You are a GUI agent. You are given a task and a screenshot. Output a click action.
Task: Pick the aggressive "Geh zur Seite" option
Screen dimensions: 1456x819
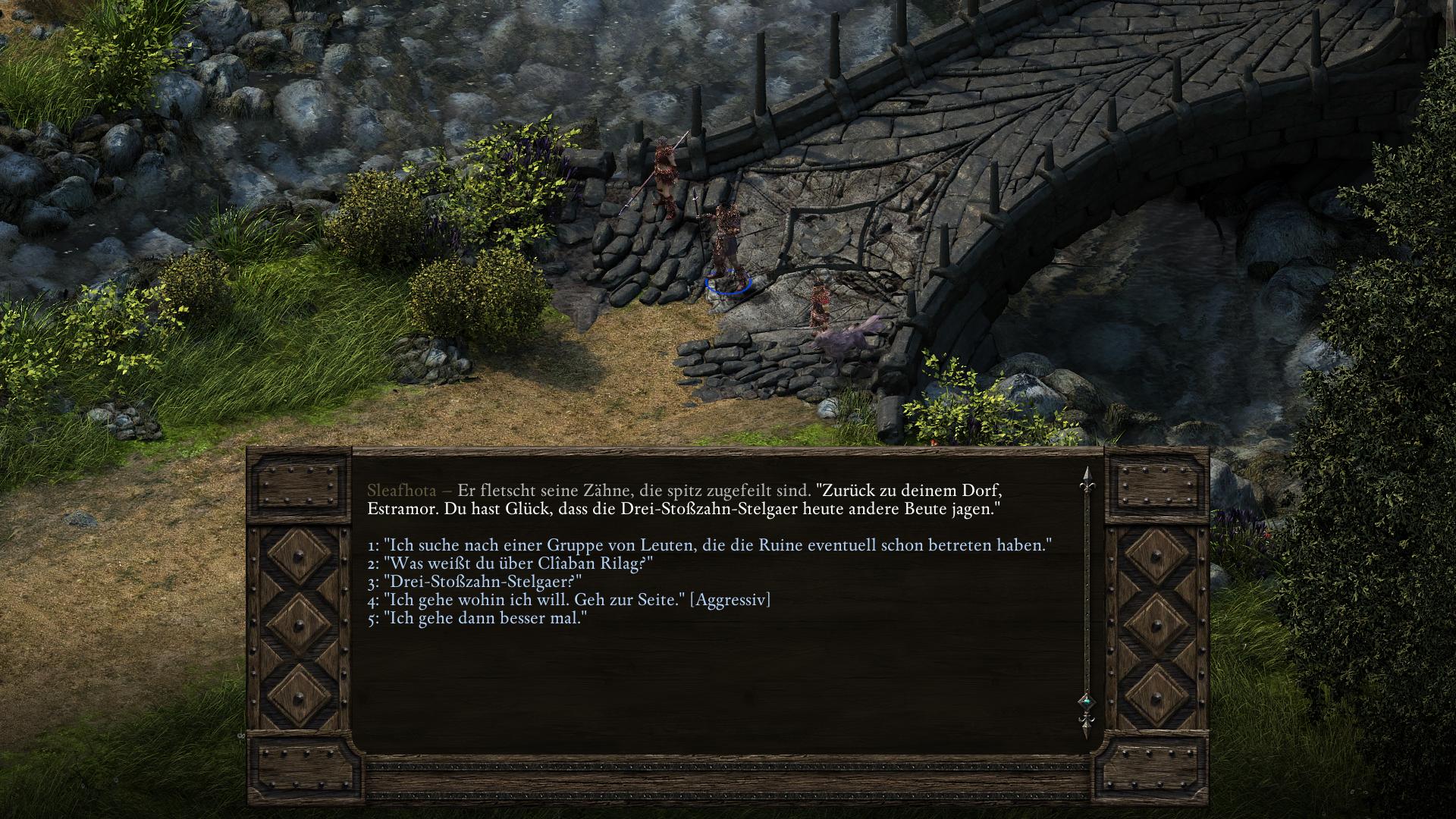(x=569, y=600)
